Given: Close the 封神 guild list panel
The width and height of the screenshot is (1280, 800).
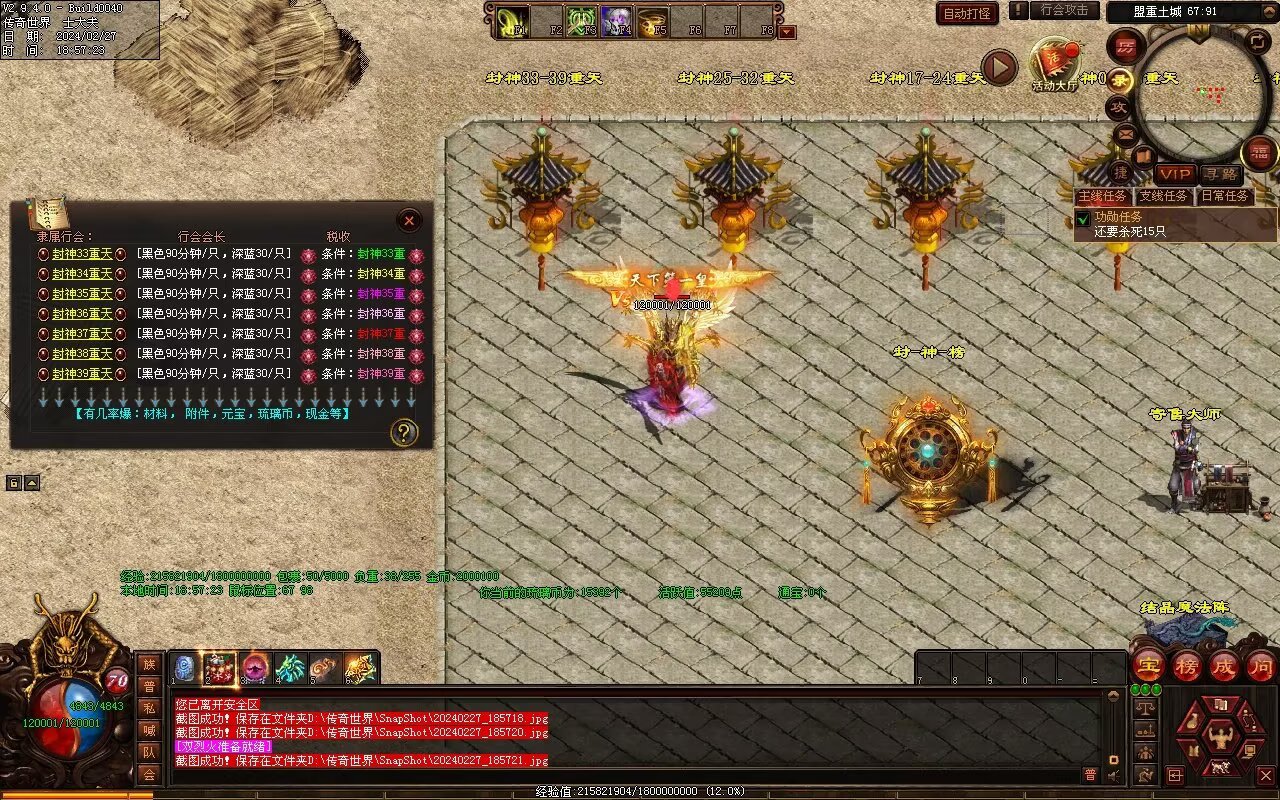Looking at the screenshot, I should (x=409, y=220).
